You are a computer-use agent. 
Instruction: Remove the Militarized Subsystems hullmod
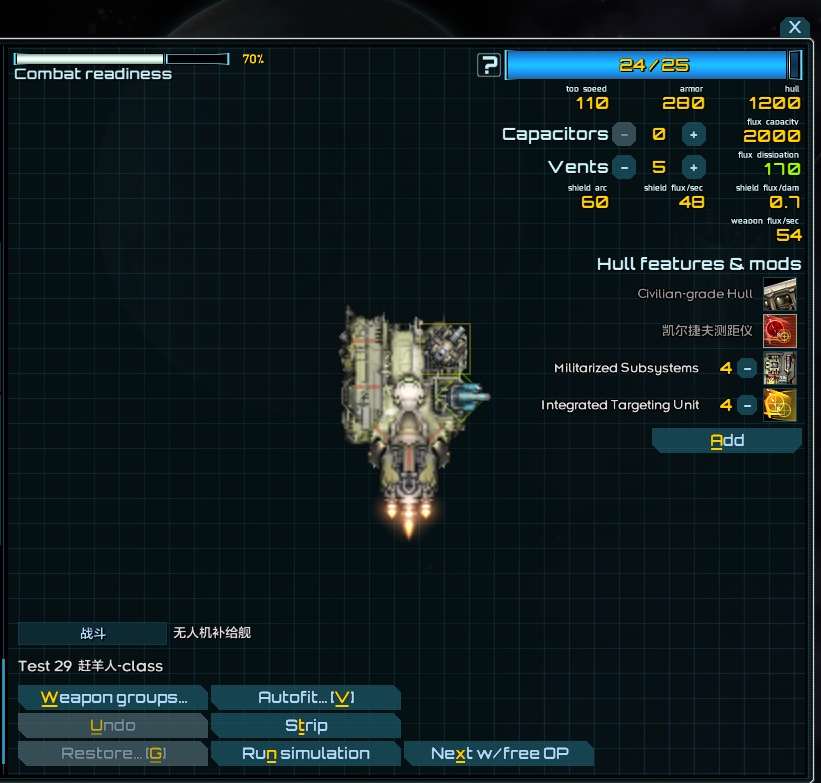click(x=747, y=368)
